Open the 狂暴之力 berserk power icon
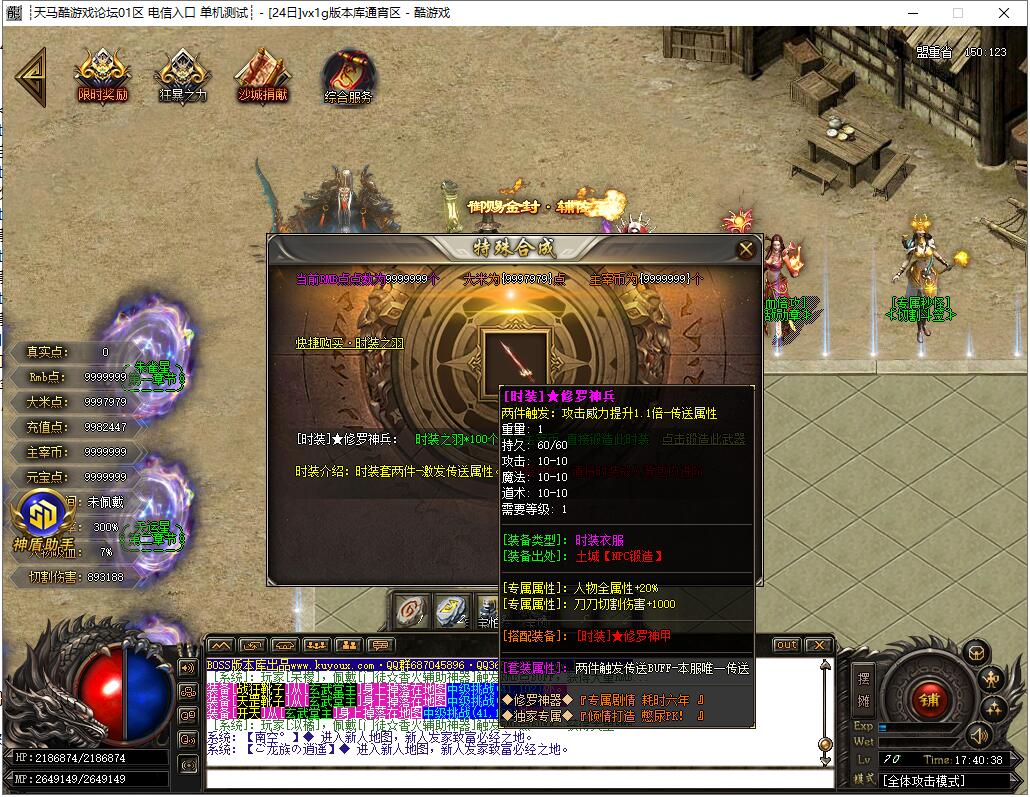1030x797 pixels. point(183,75)
